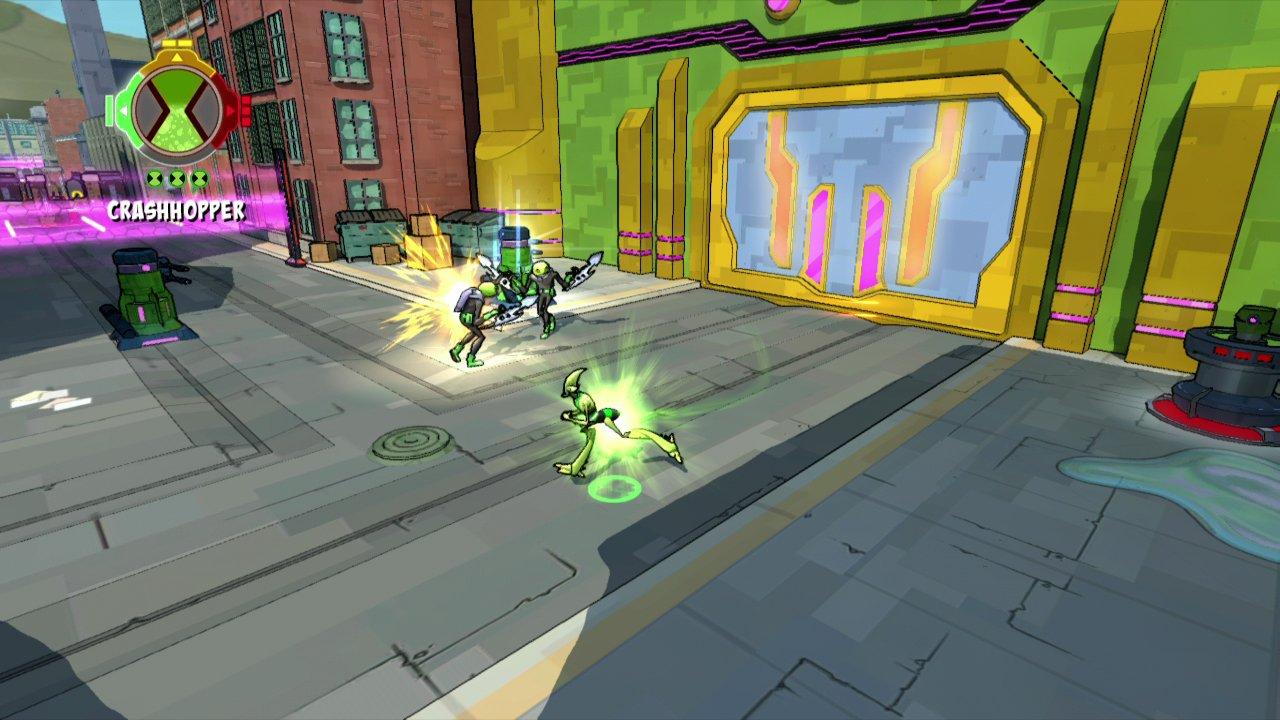Select the first green Omnitrix charge dot
The height and width of the screenshot is (720, 1280).
point(156,180)
